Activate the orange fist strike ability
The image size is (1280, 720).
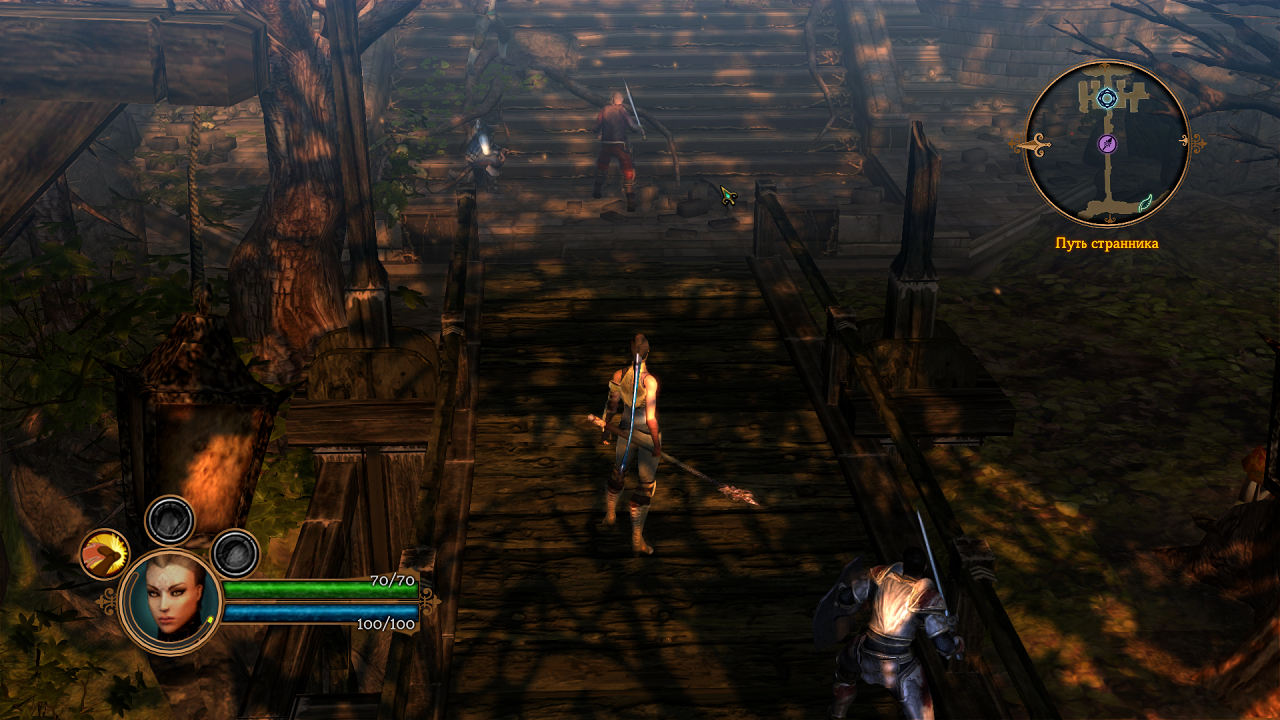104,554
